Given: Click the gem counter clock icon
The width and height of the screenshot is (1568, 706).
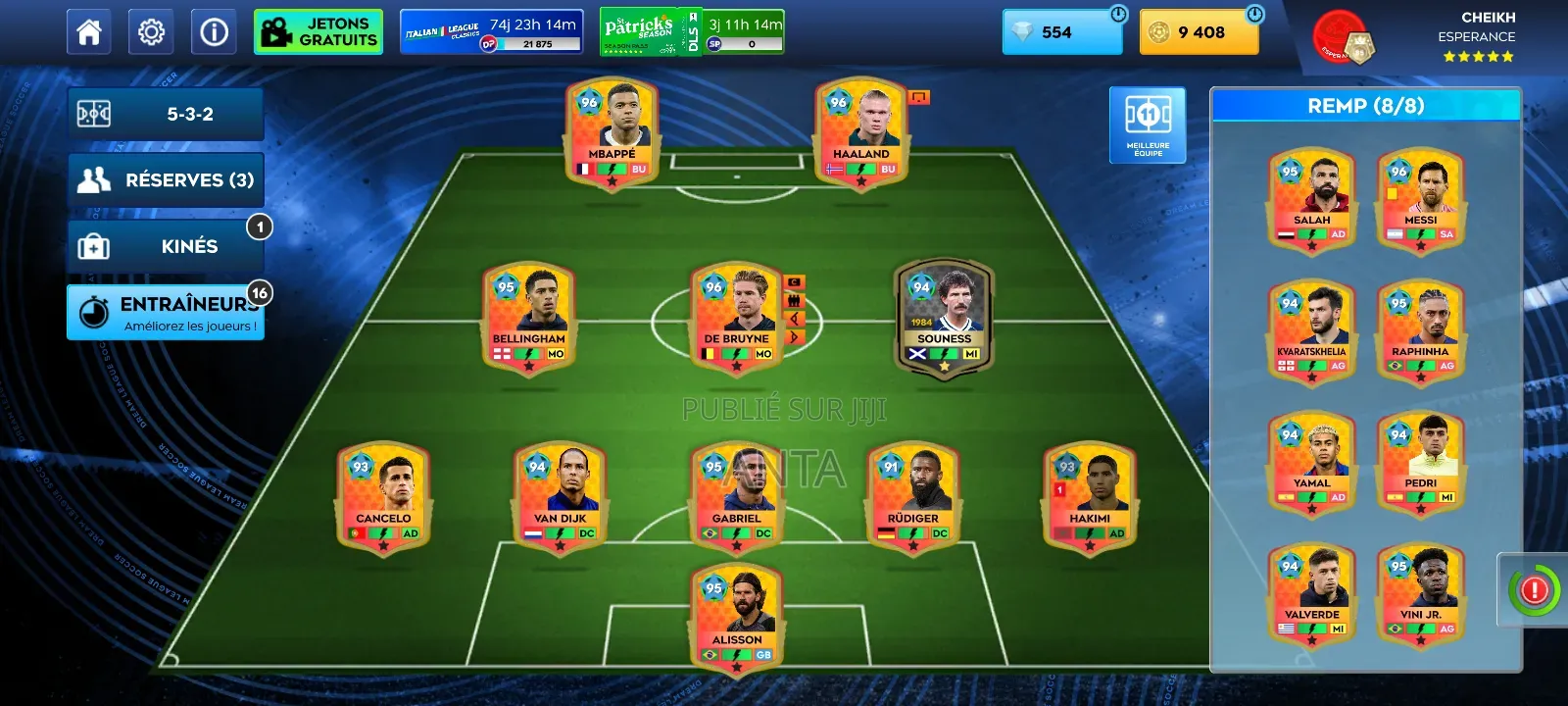Looking at the screenshot, I should [x=1119, y=15].
